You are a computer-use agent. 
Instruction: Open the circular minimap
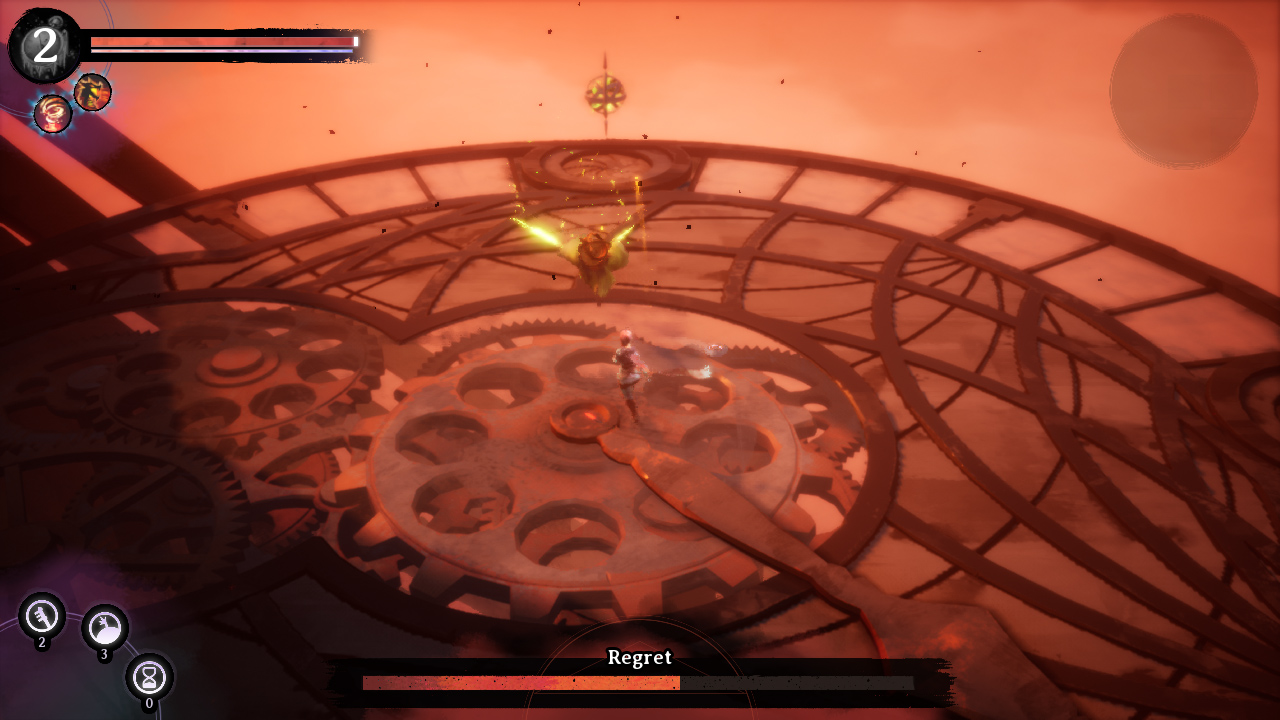(1184, 91)
